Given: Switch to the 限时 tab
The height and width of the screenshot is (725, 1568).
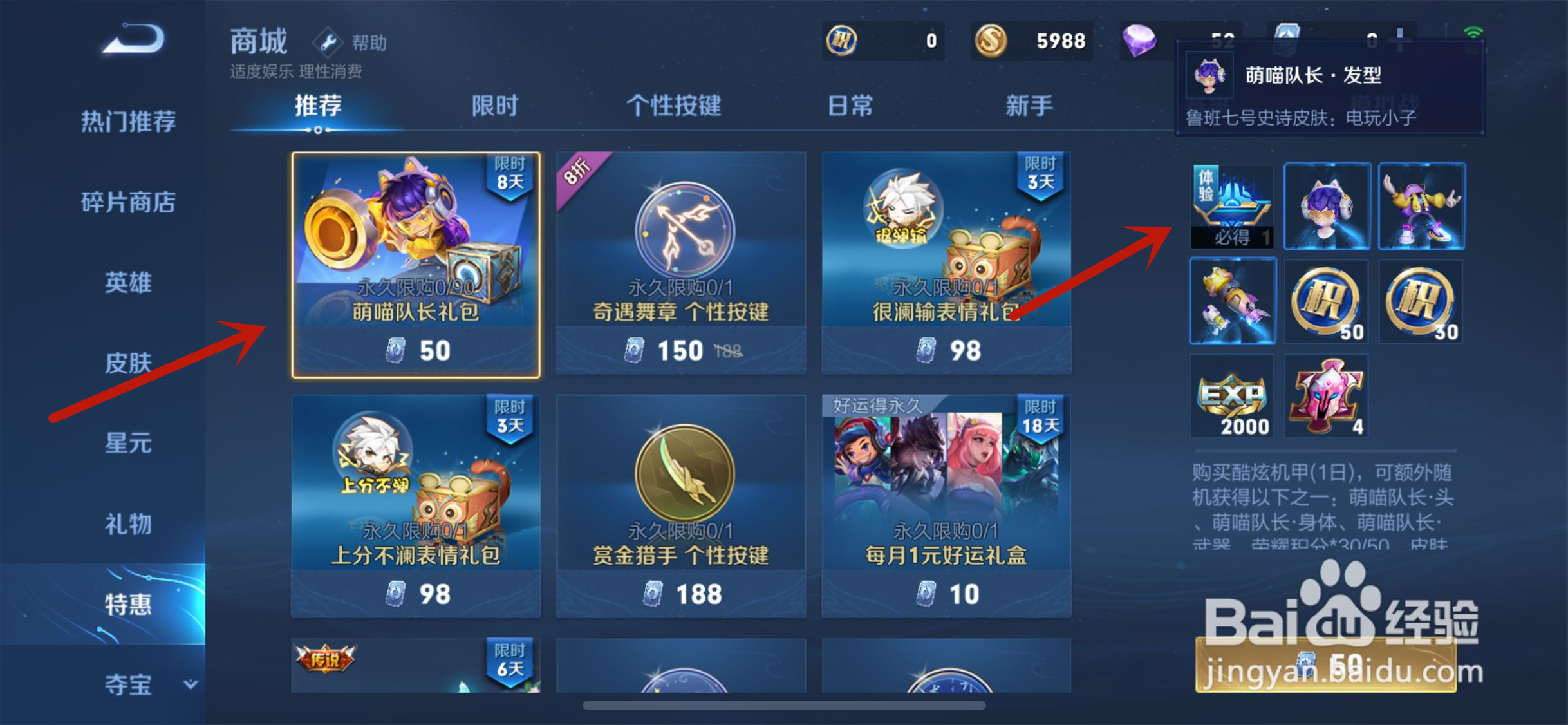Looking at the screenshot, I should point(494,106).
